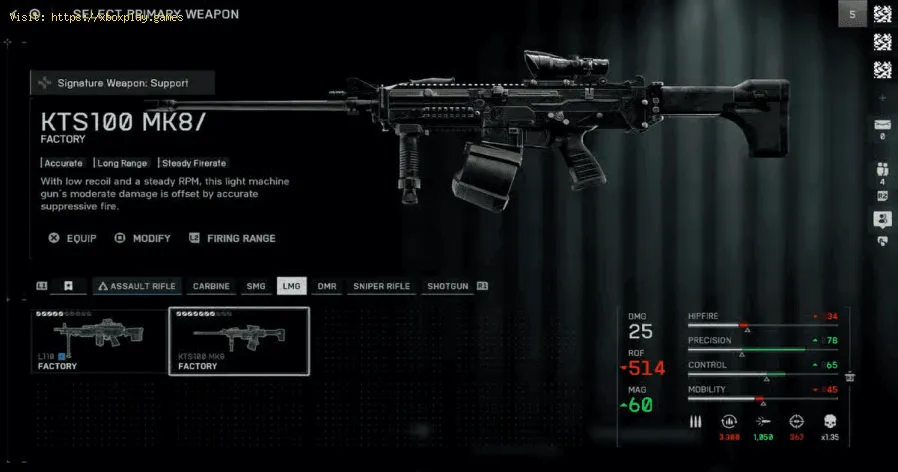Switch to the Assault Rifle category
The width and height of the screenshot is (898, 472).
tap(136, 286)
